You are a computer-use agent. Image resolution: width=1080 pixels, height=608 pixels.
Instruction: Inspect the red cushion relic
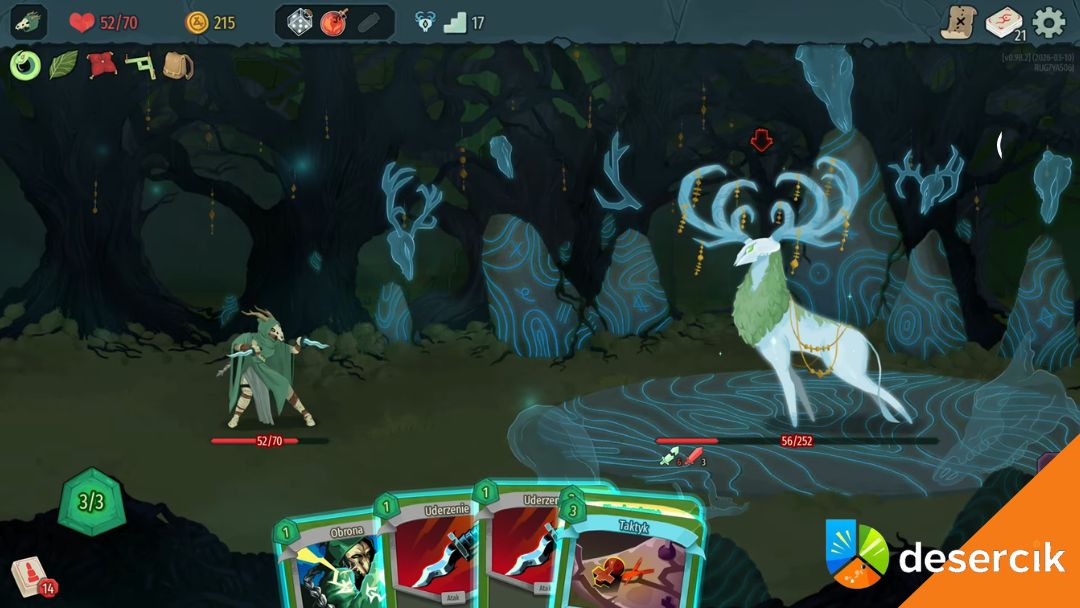(101, 66)
